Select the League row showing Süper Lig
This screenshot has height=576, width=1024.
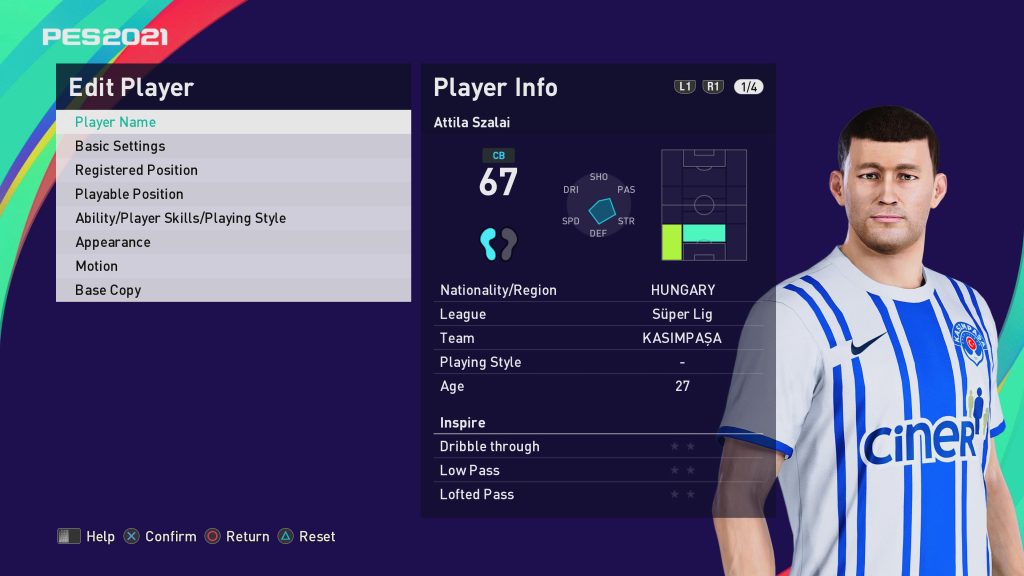click(597, 314)
